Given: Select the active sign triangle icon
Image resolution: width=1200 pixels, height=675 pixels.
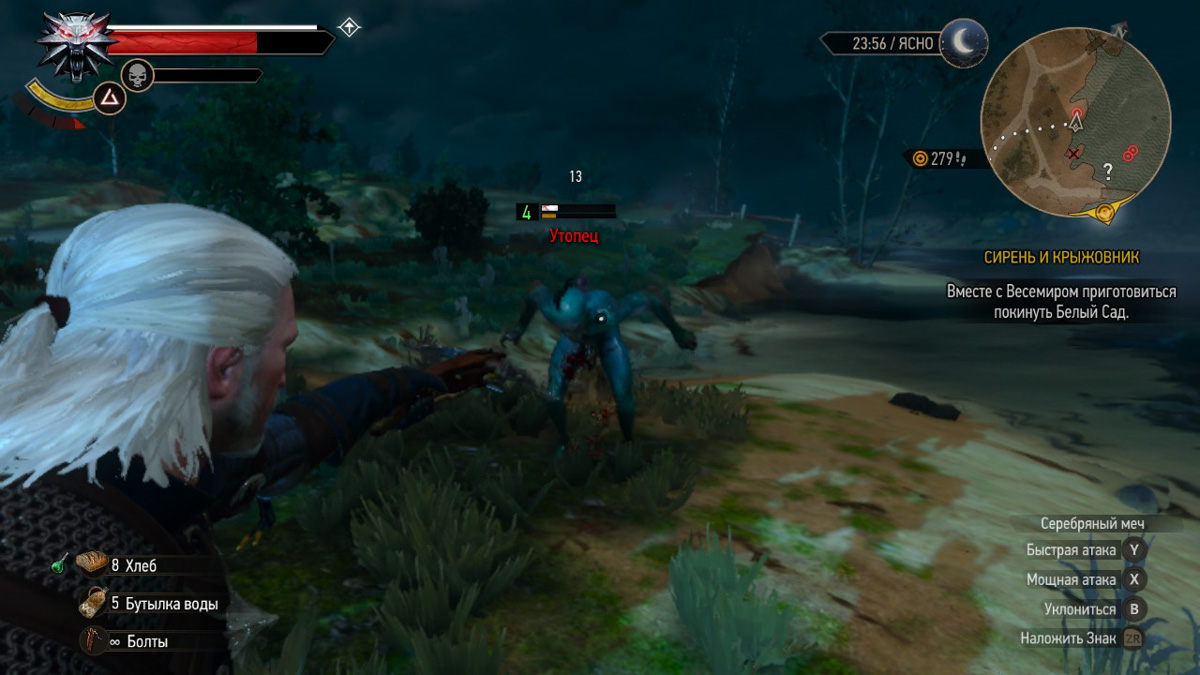Looking at the screenshot, I should (110, 97).
